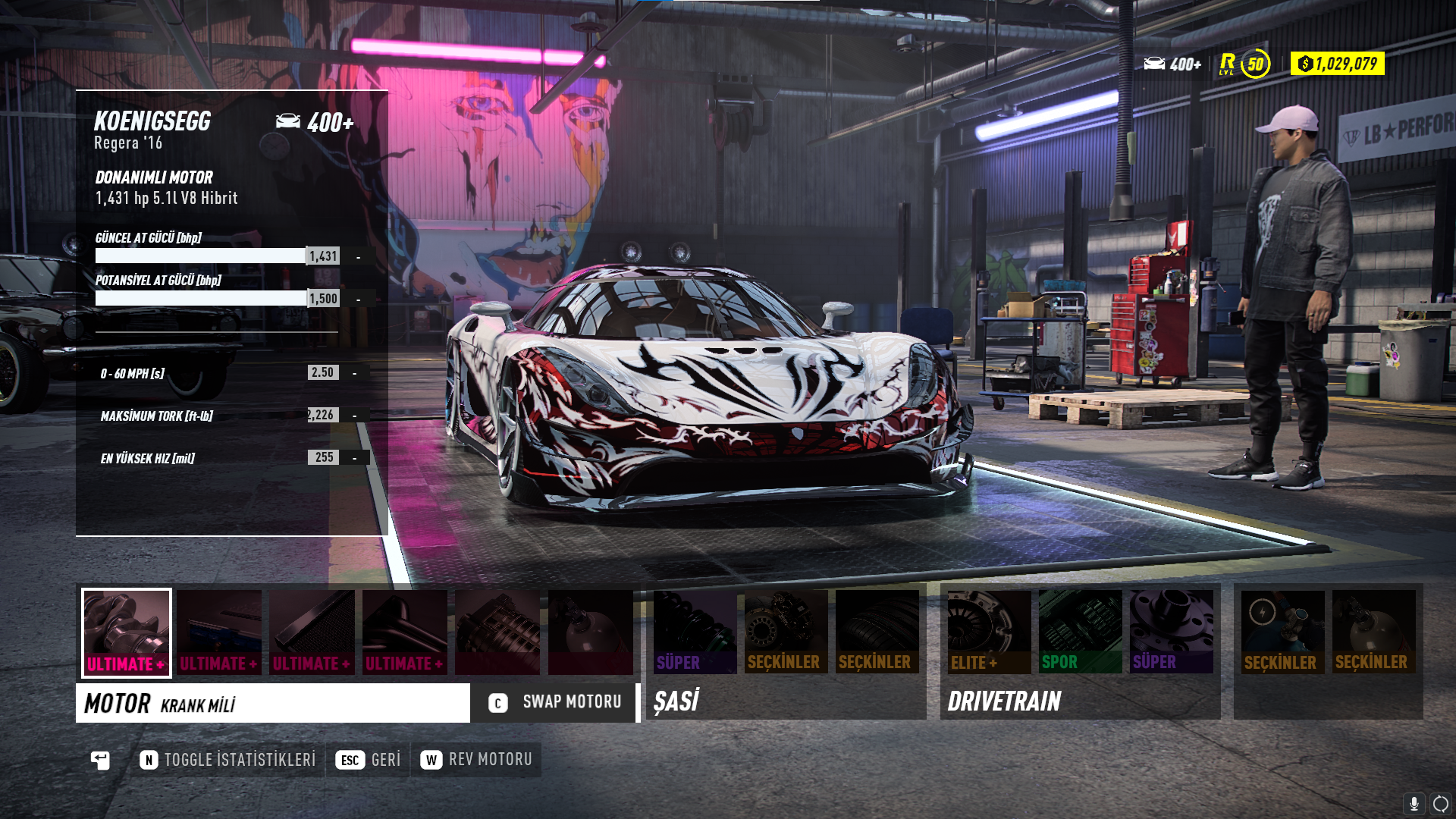Select the Seçkinler tires part slot
Screen dimensions: 1456x819
[877, 632]
